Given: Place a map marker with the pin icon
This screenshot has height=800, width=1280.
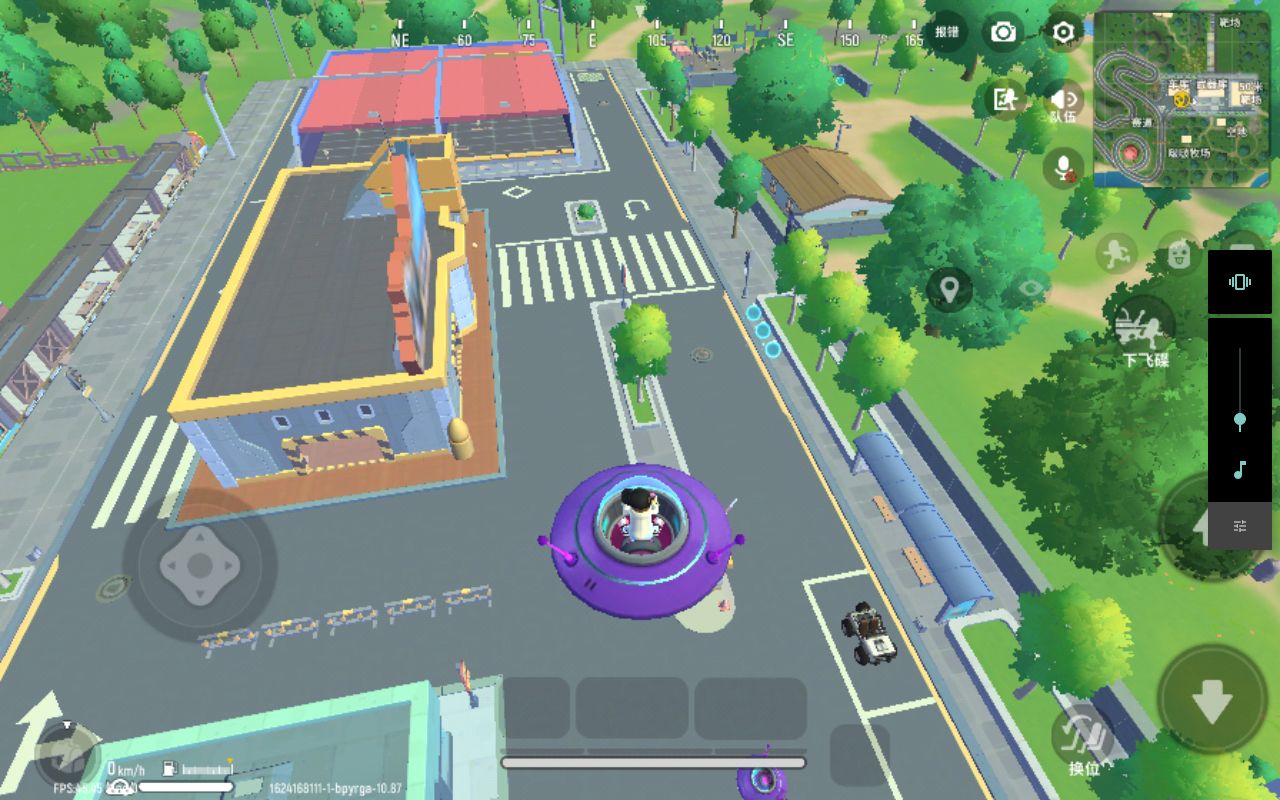Looking at the screenshot, I should [948, 290].
